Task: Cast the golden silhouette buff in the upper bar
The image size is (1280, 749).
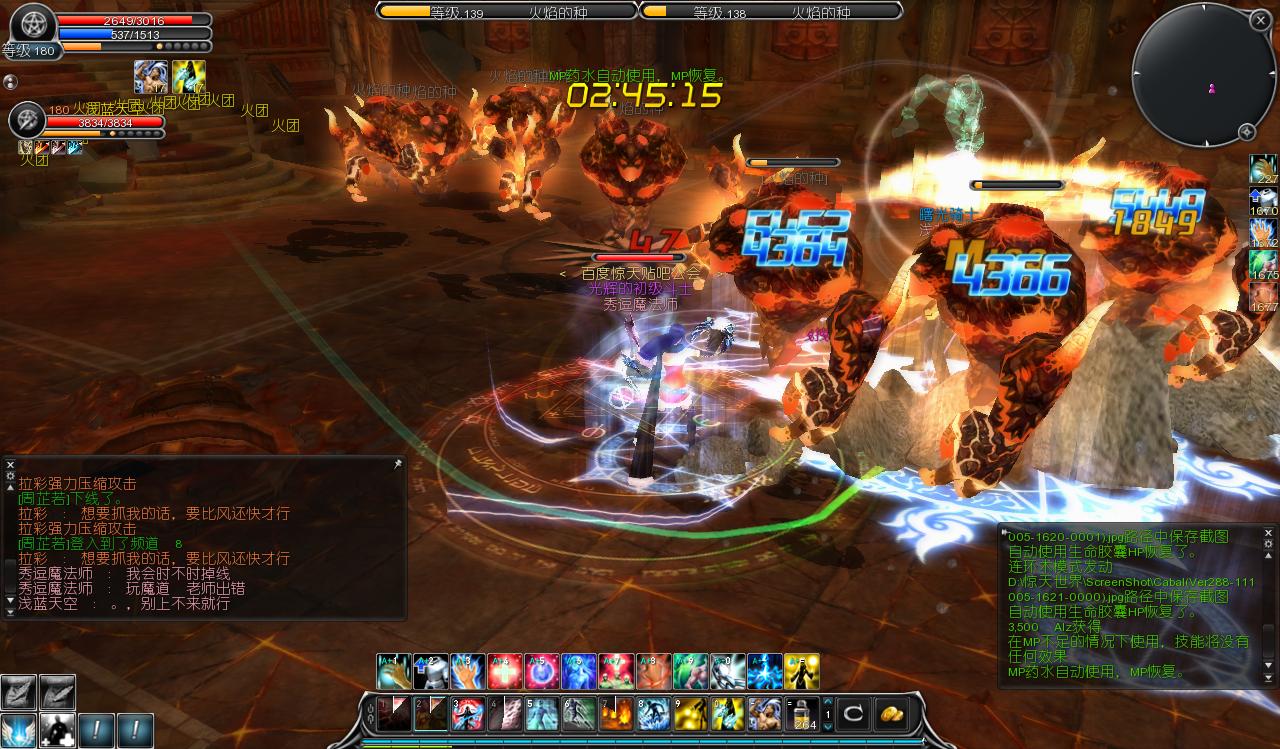Action: point(802,671)
